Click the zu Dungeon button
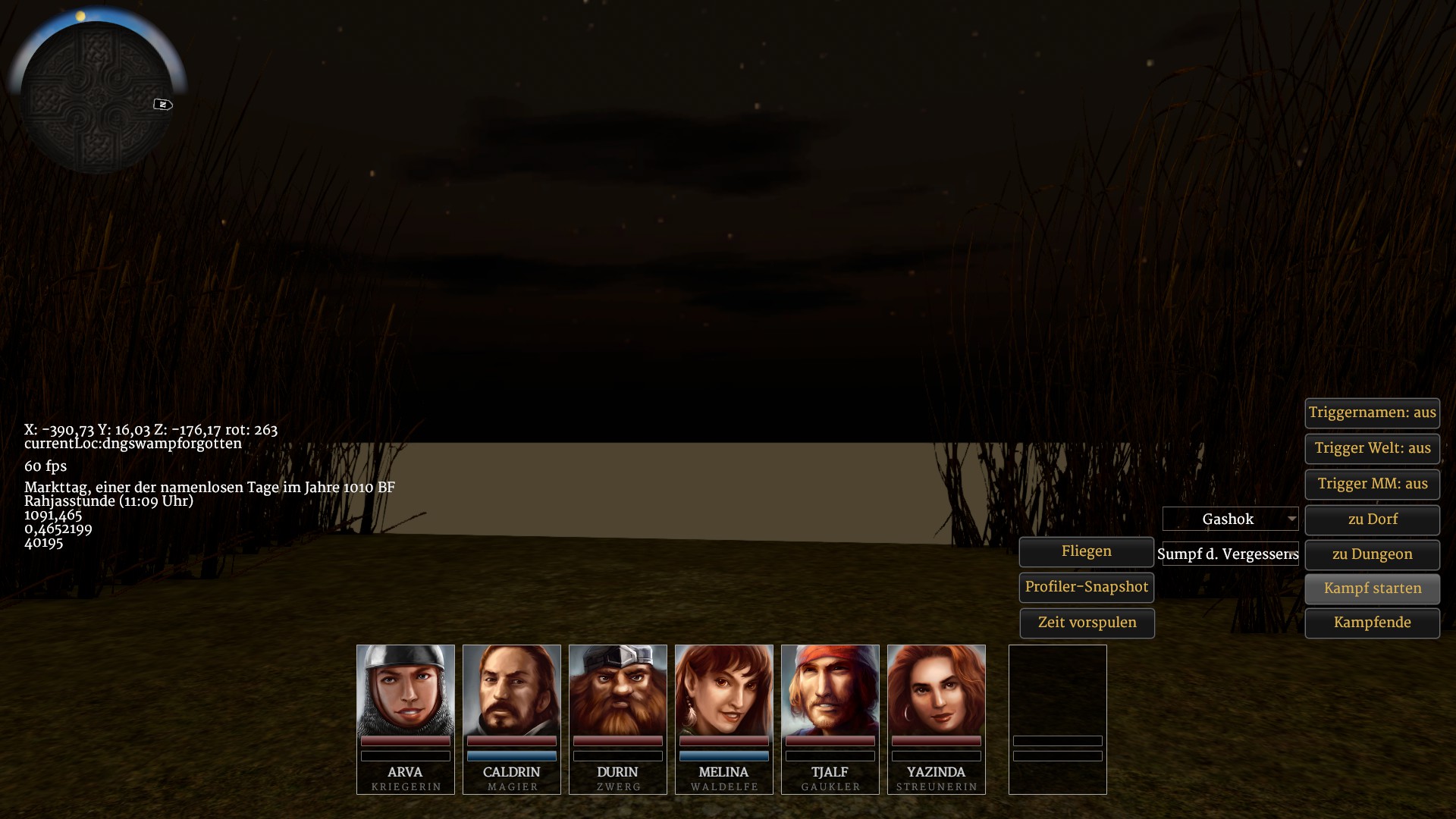Viewport: 1456px width, 819px height. (1372, 554)
